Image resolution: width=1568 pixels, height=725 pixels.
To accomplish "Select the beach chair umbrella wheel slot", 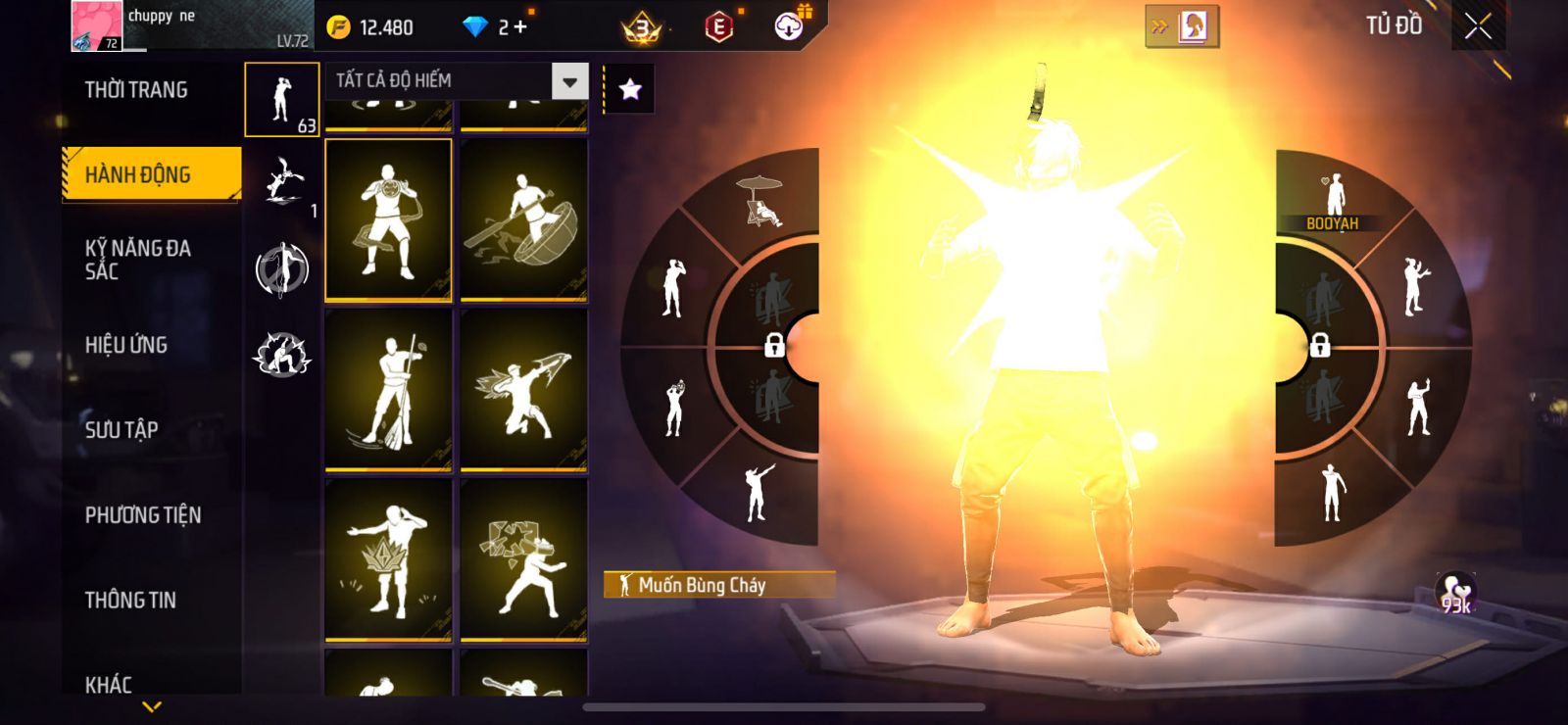I will (760, 201).
